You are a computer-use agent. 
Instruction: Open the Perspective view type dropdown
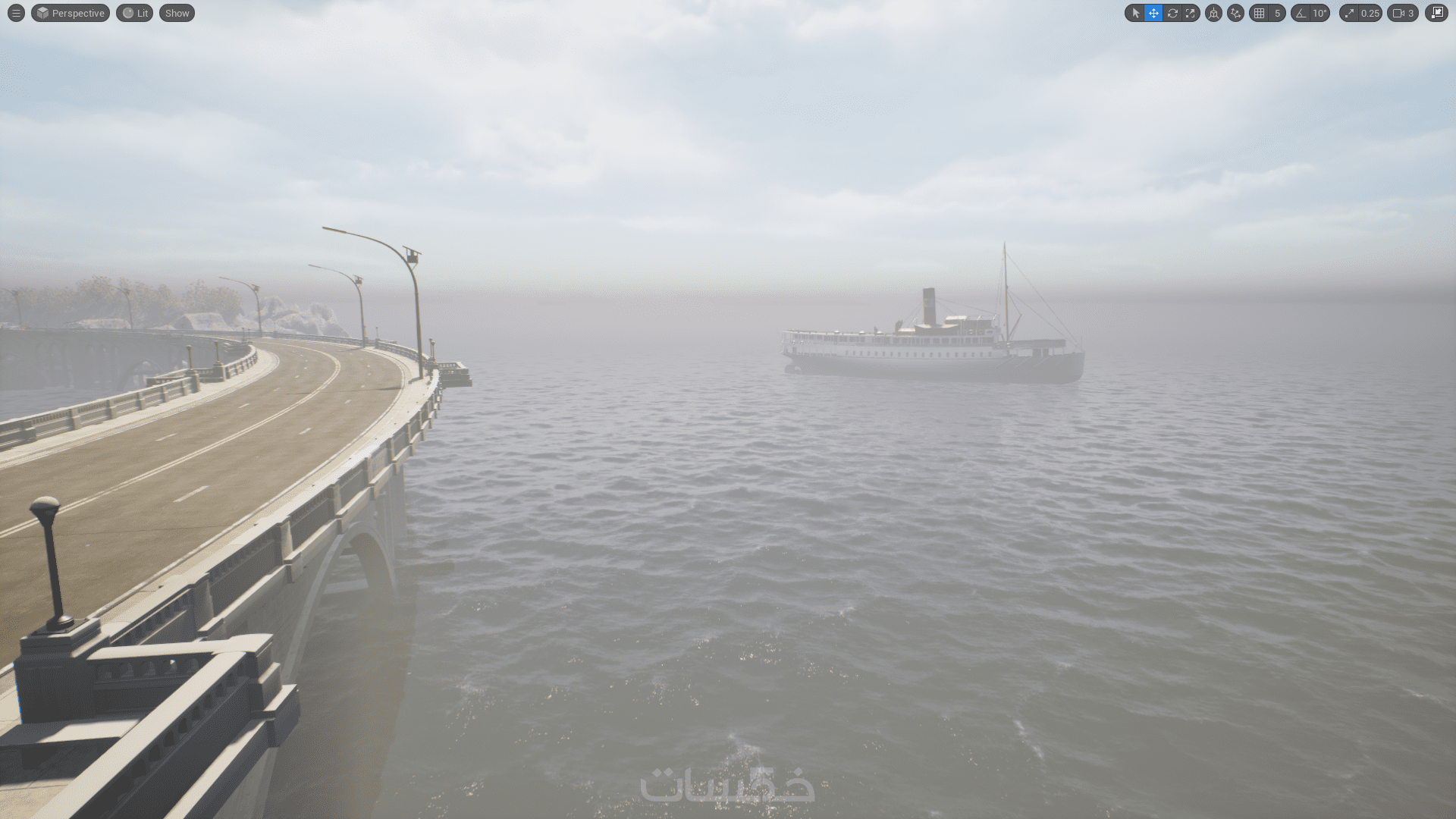71,13
